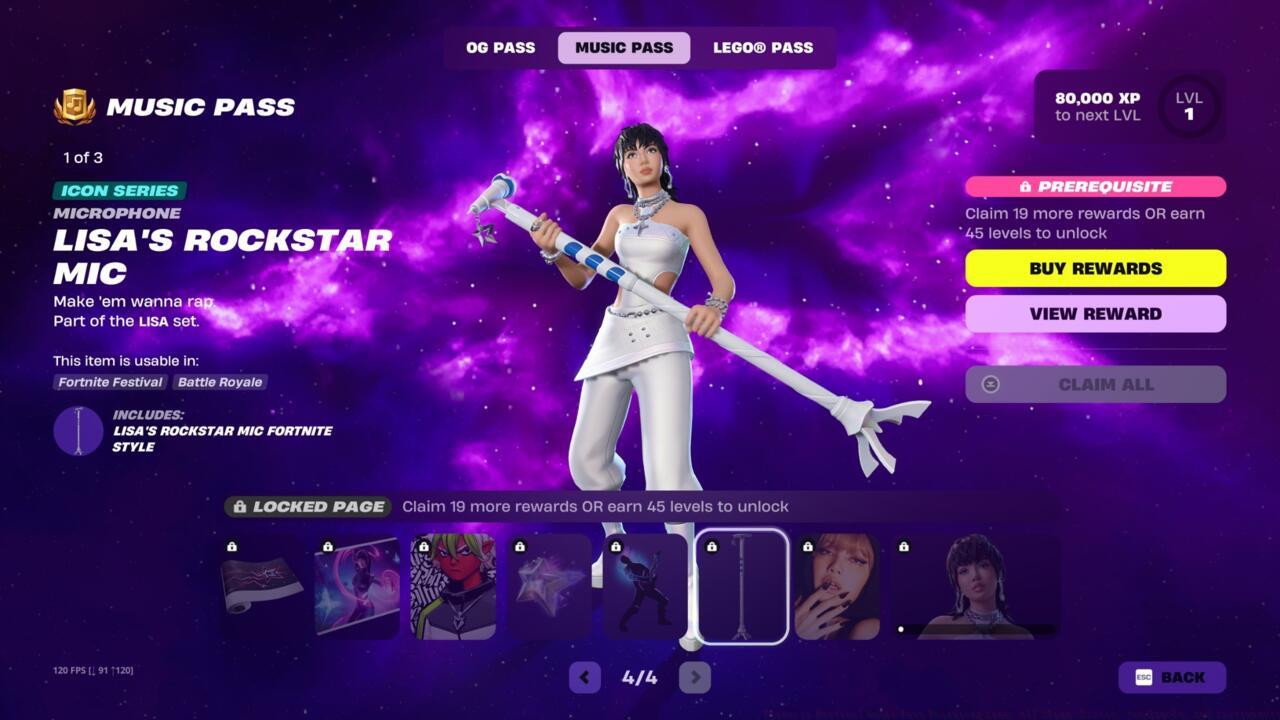The height and width of the screenshot is (720, 1280).
Task: Select the Lisa's Rockstar Mic includes icon
Action: pos(79,431)
